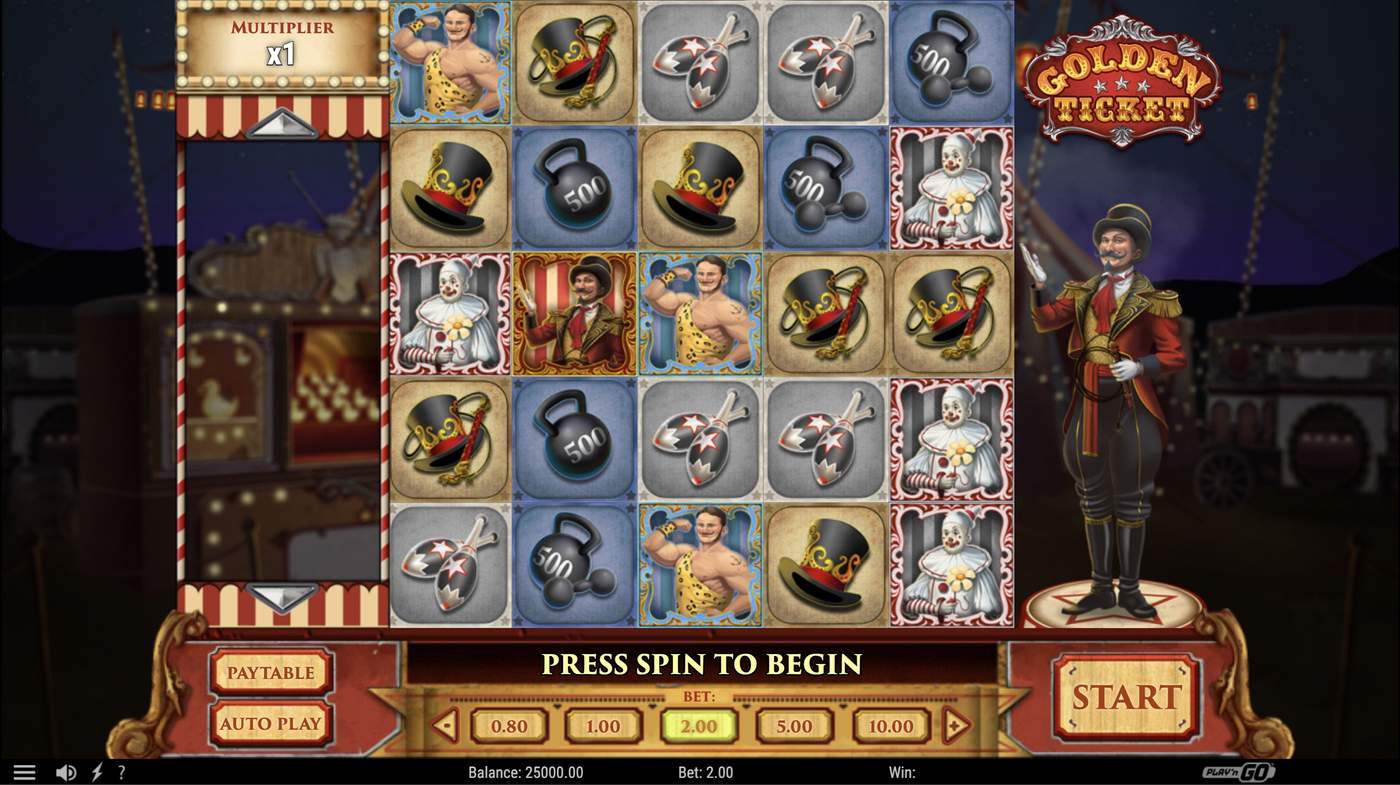Open Auto Play settings
1400x785 pixels.
point(270,722)
